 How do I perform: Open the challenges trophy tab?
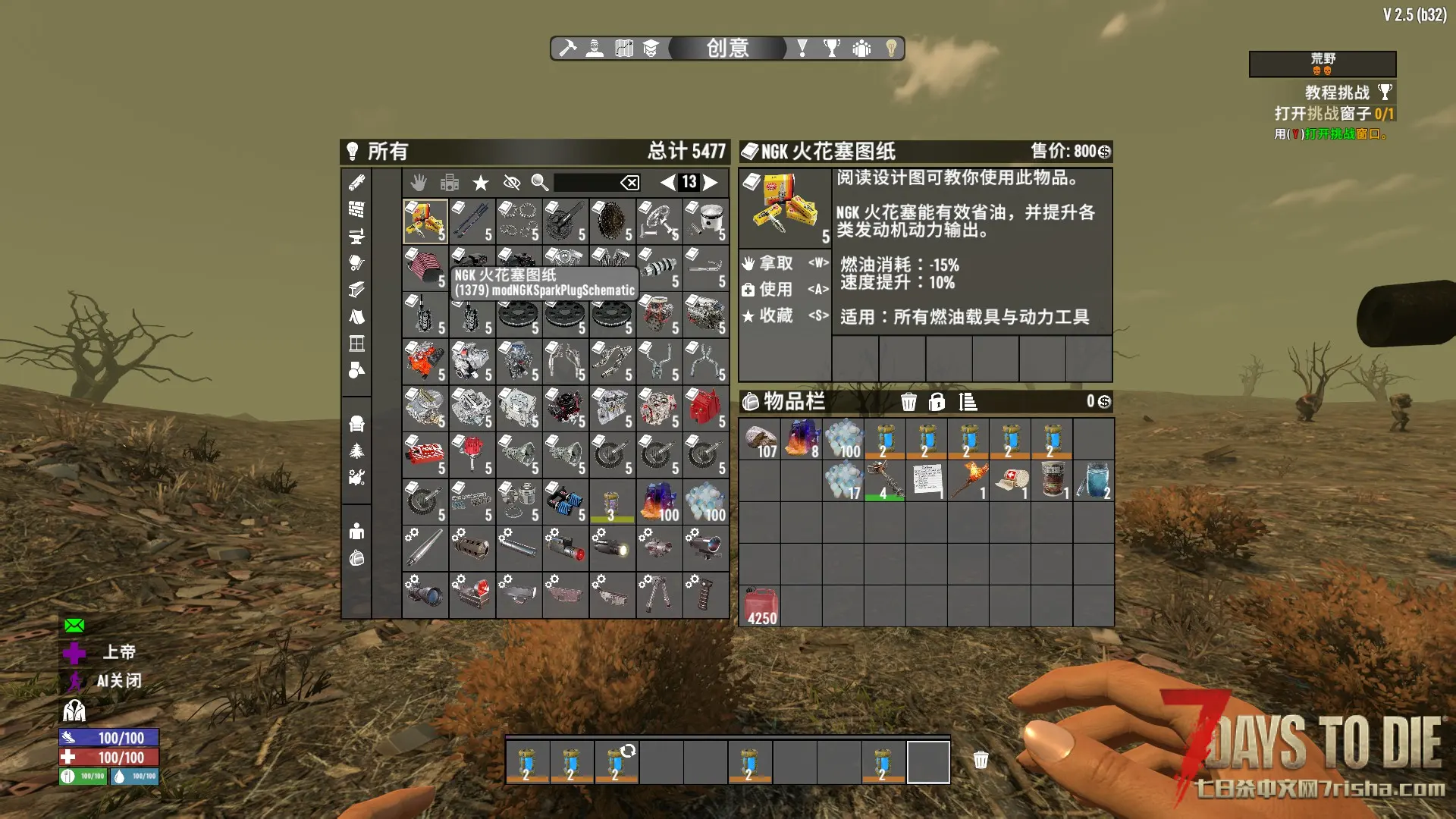tap(832, 49)
